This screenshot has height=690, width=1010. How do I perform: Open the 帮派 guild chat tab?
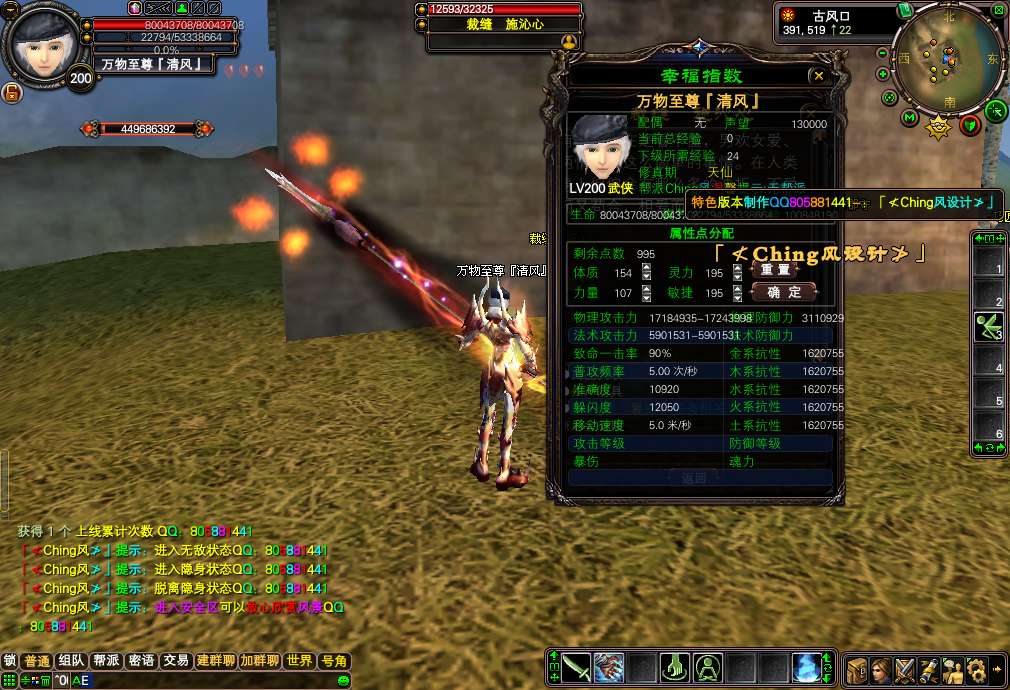click(x=107, y=661)
